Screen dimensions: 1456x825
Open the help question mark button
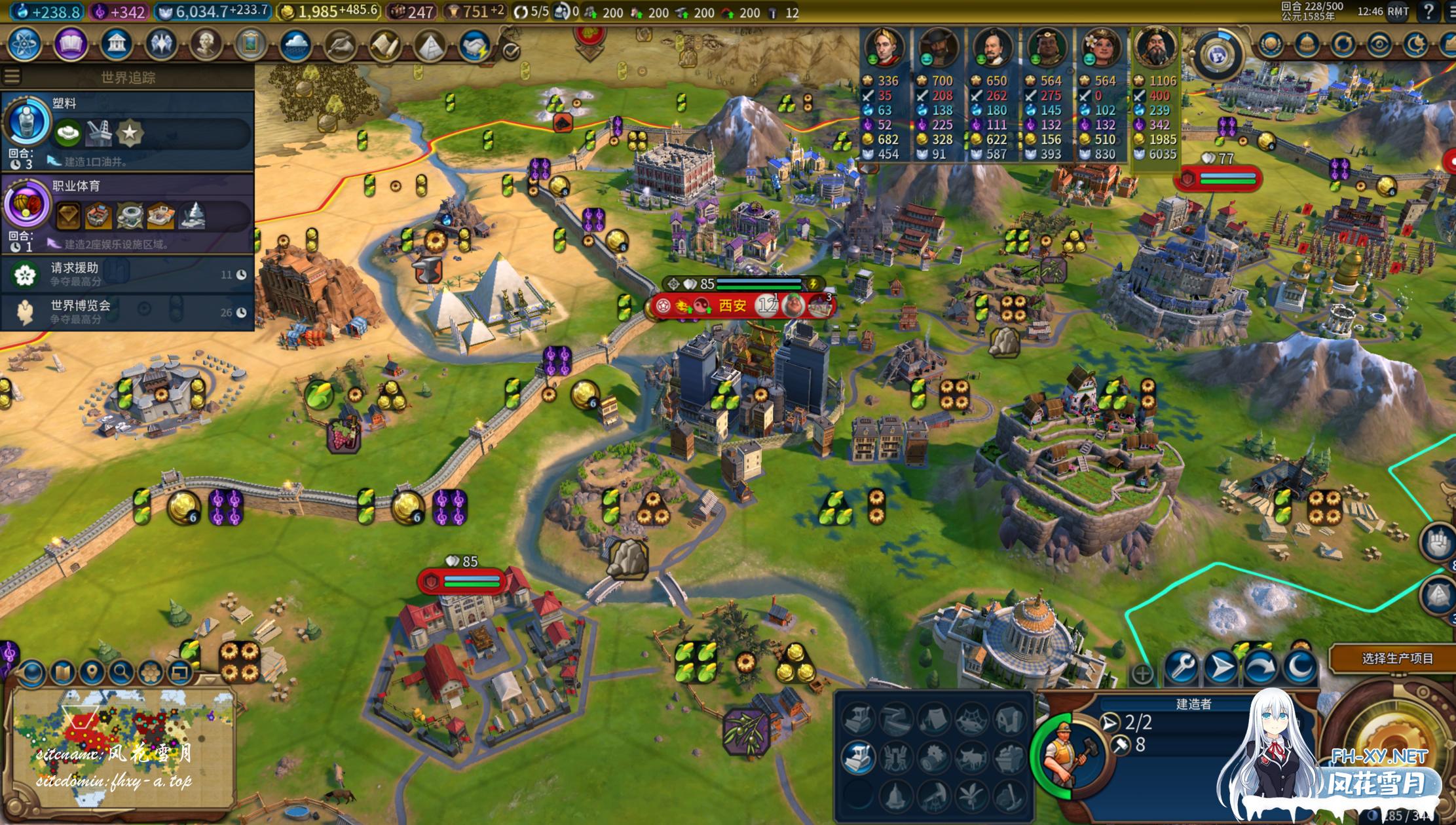point(1428,11)
